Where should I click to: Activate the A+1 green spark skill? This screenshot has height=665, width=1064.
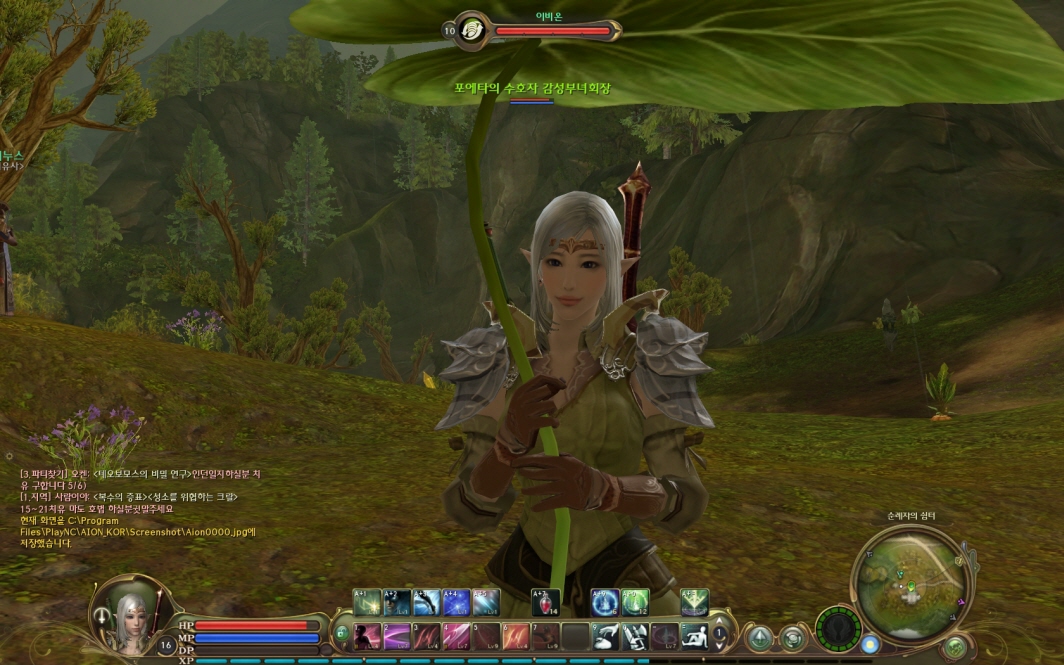point(367,602)
